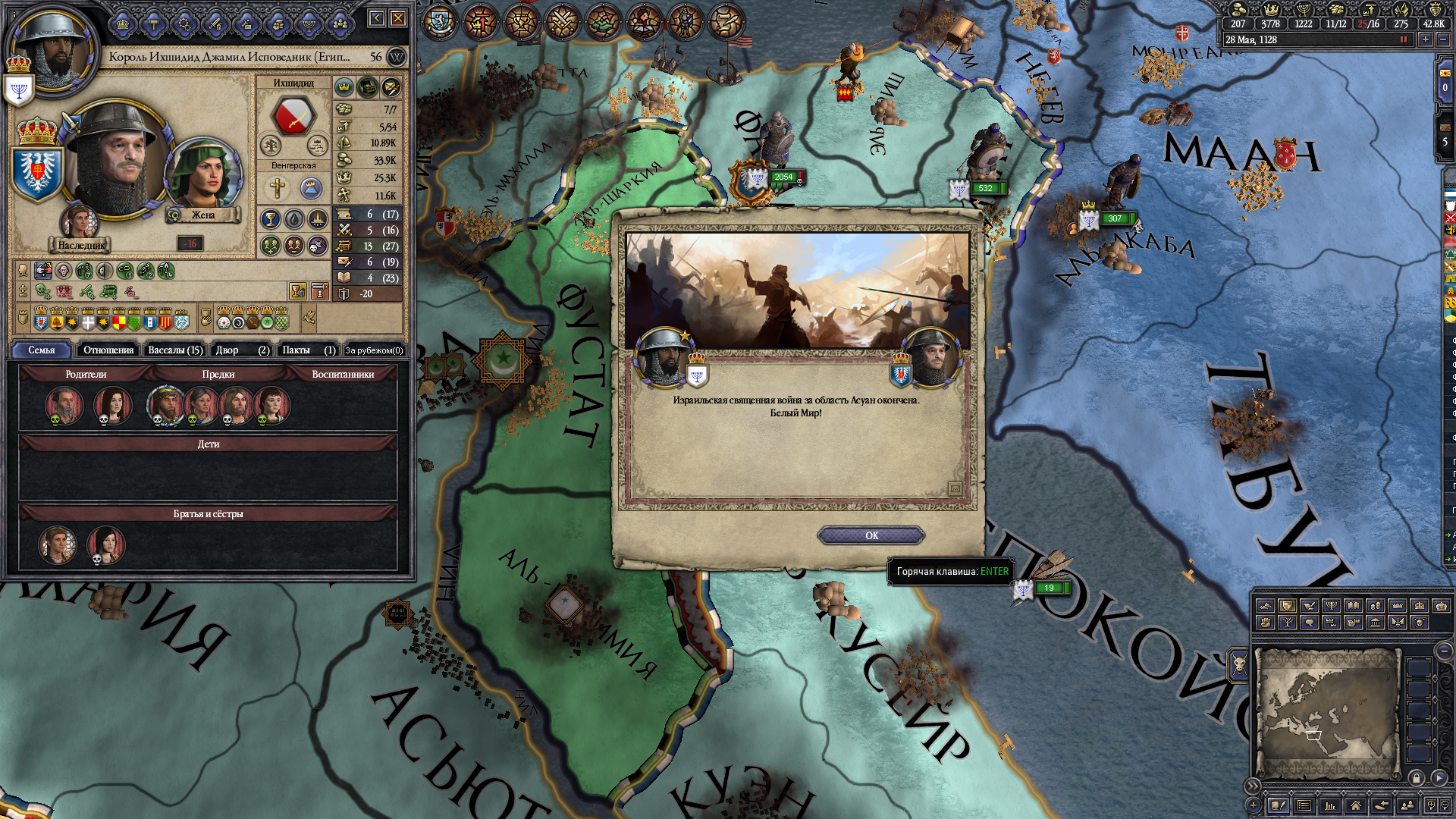1456x819 pixels.
Task: Click the world minimap
Action: (x=1327, y=713)
